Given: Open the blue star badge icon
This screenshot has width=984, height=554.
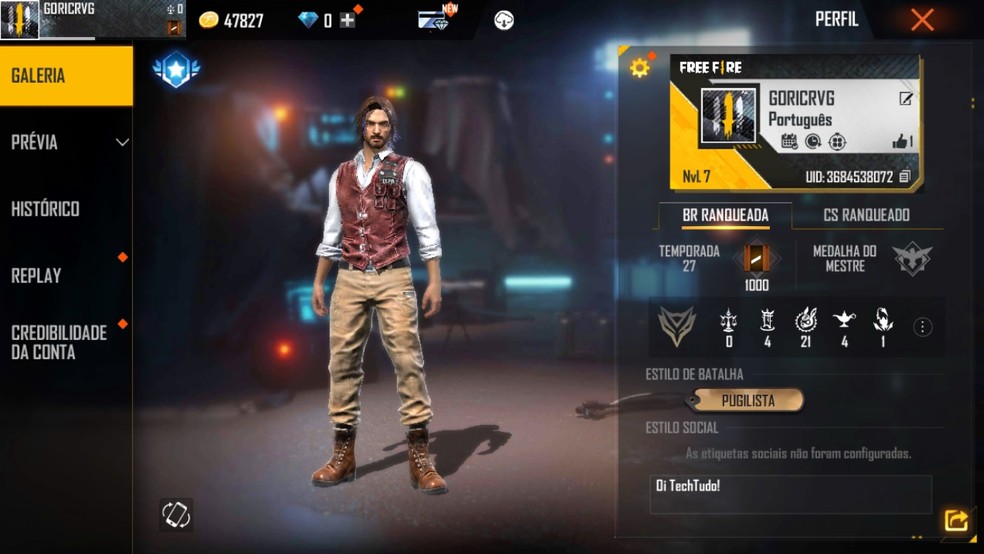Looking at the screenshot, I should tap(176, 69).
